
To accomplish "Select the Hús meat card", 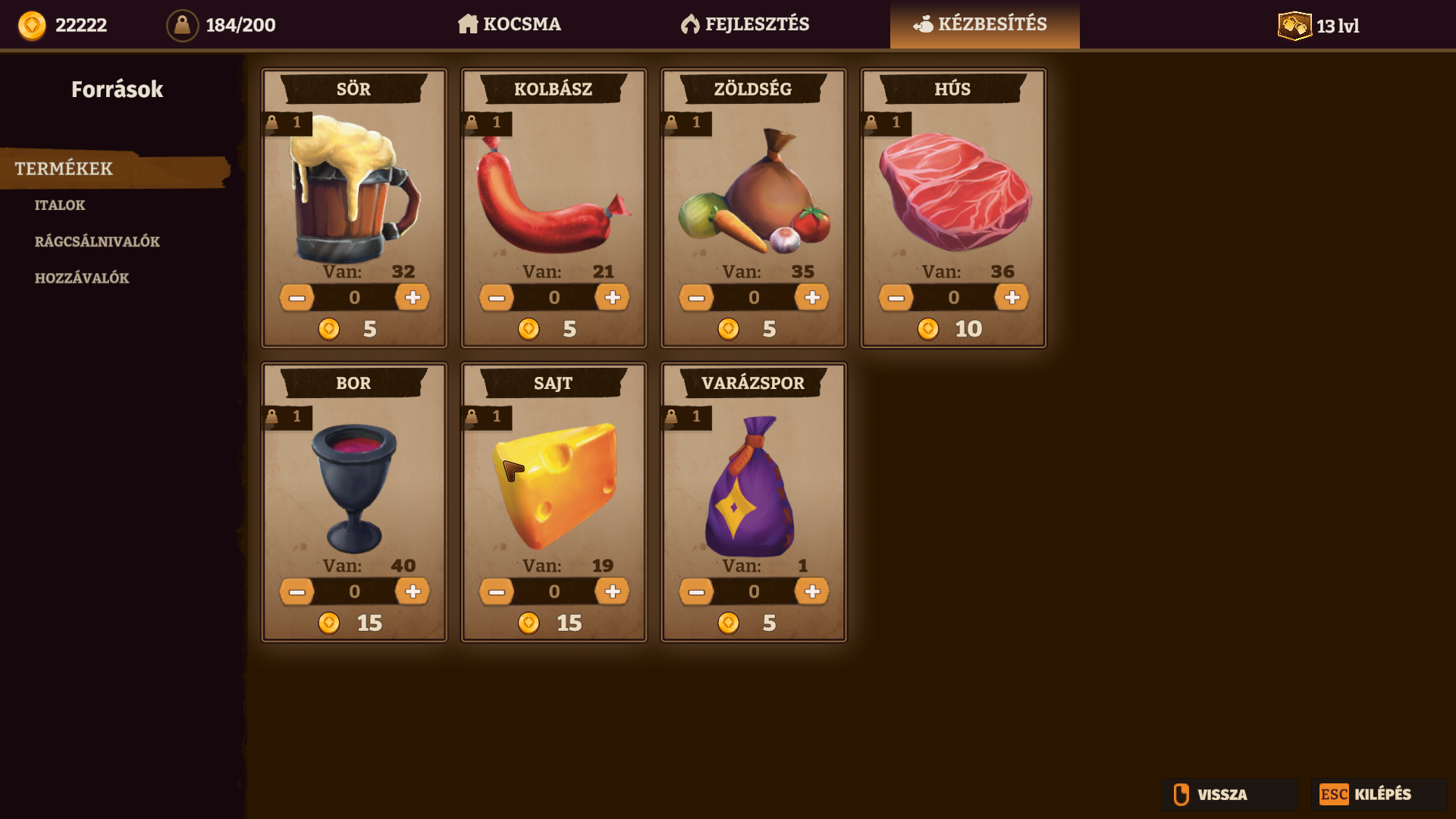I will (953, 193).
